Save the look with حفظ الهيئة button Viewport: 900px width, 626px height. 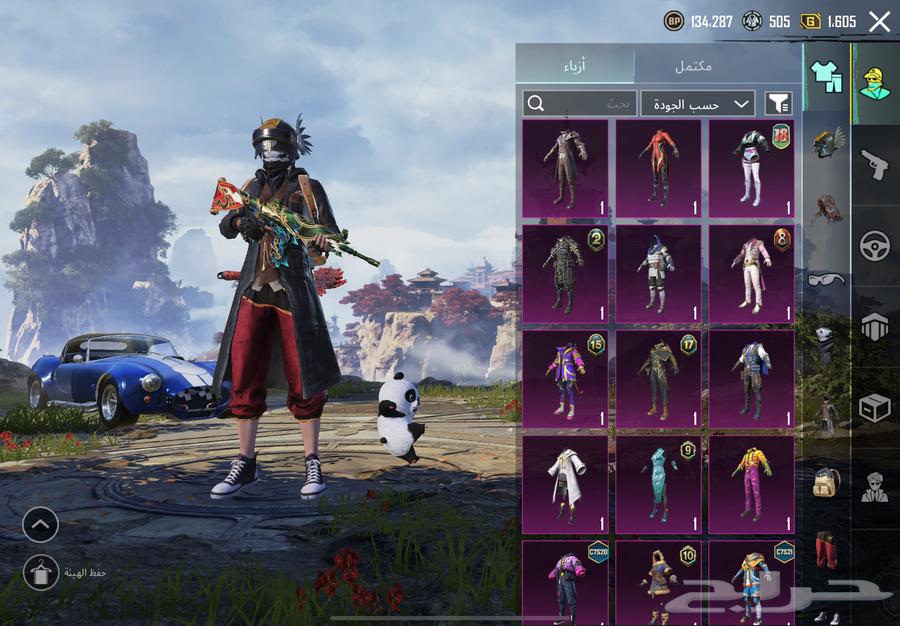point(41,572)
